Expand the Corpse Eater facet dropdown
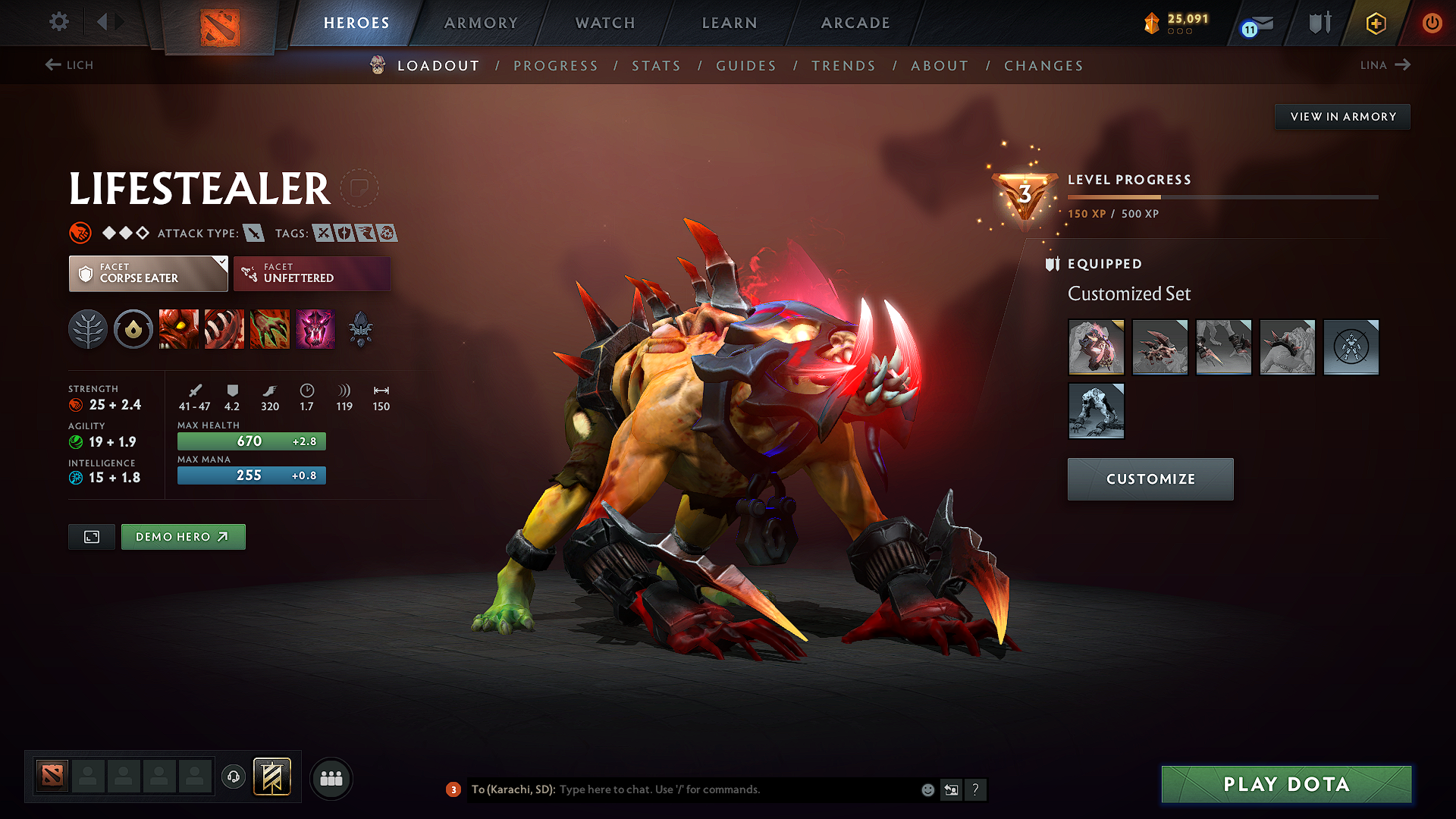1456x819 pixels. [x=220, y=264]
